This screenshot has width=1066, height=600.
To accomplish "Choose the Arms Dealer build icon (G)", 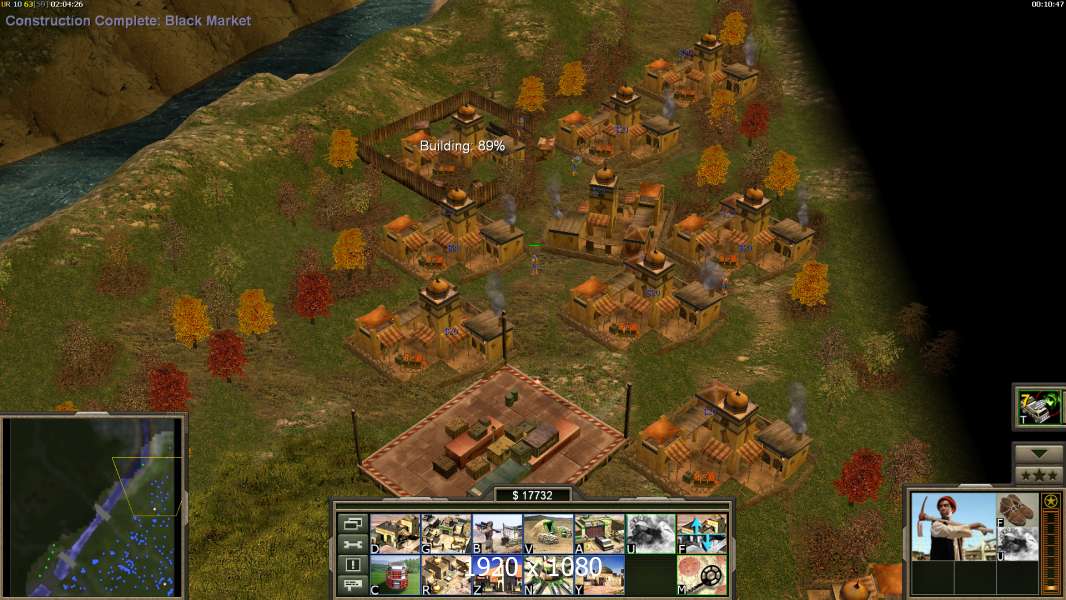I will (446, 534).
